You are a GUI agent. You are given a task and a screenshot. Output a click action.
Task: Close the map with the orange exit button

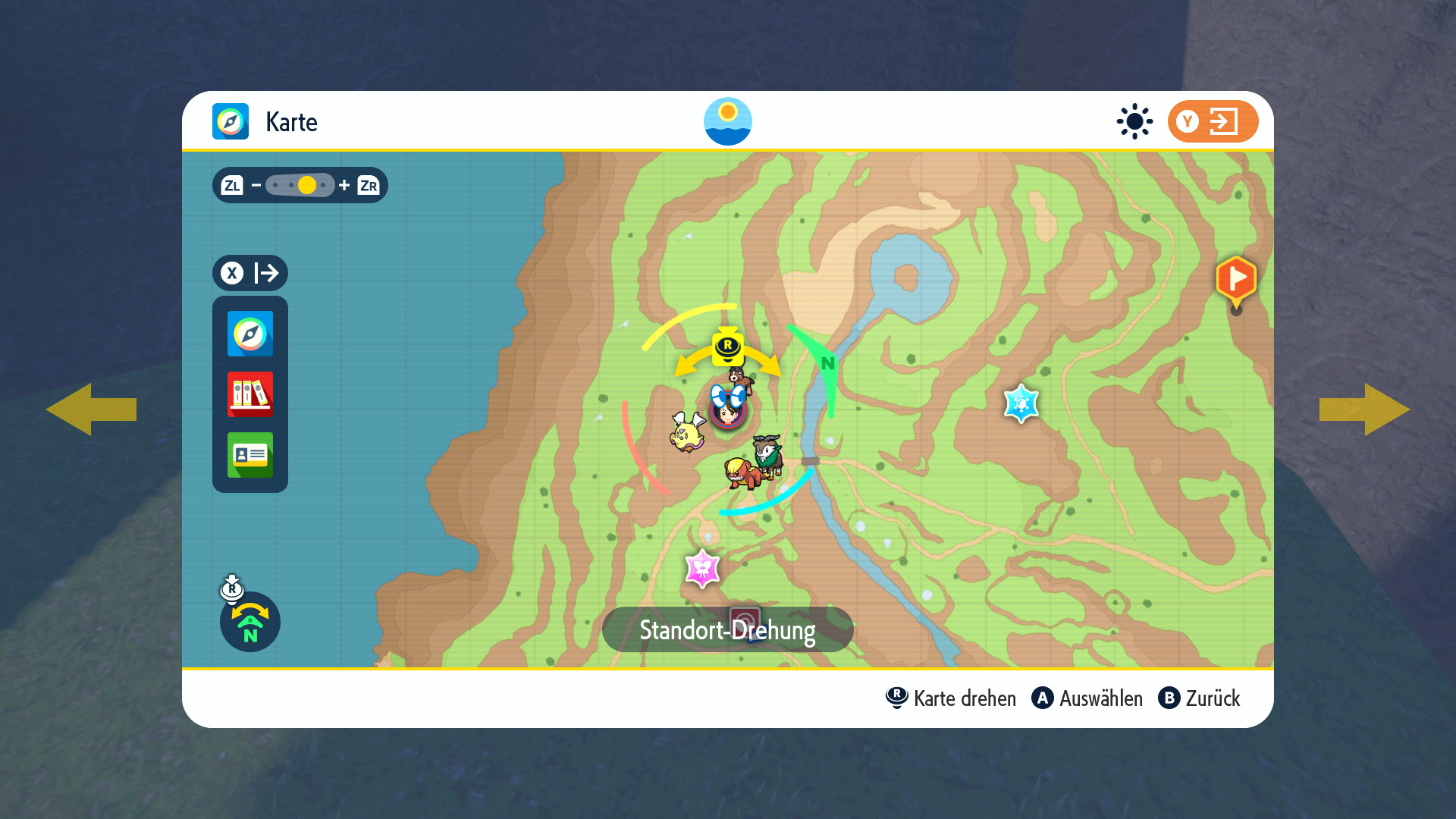[1212, 121]
